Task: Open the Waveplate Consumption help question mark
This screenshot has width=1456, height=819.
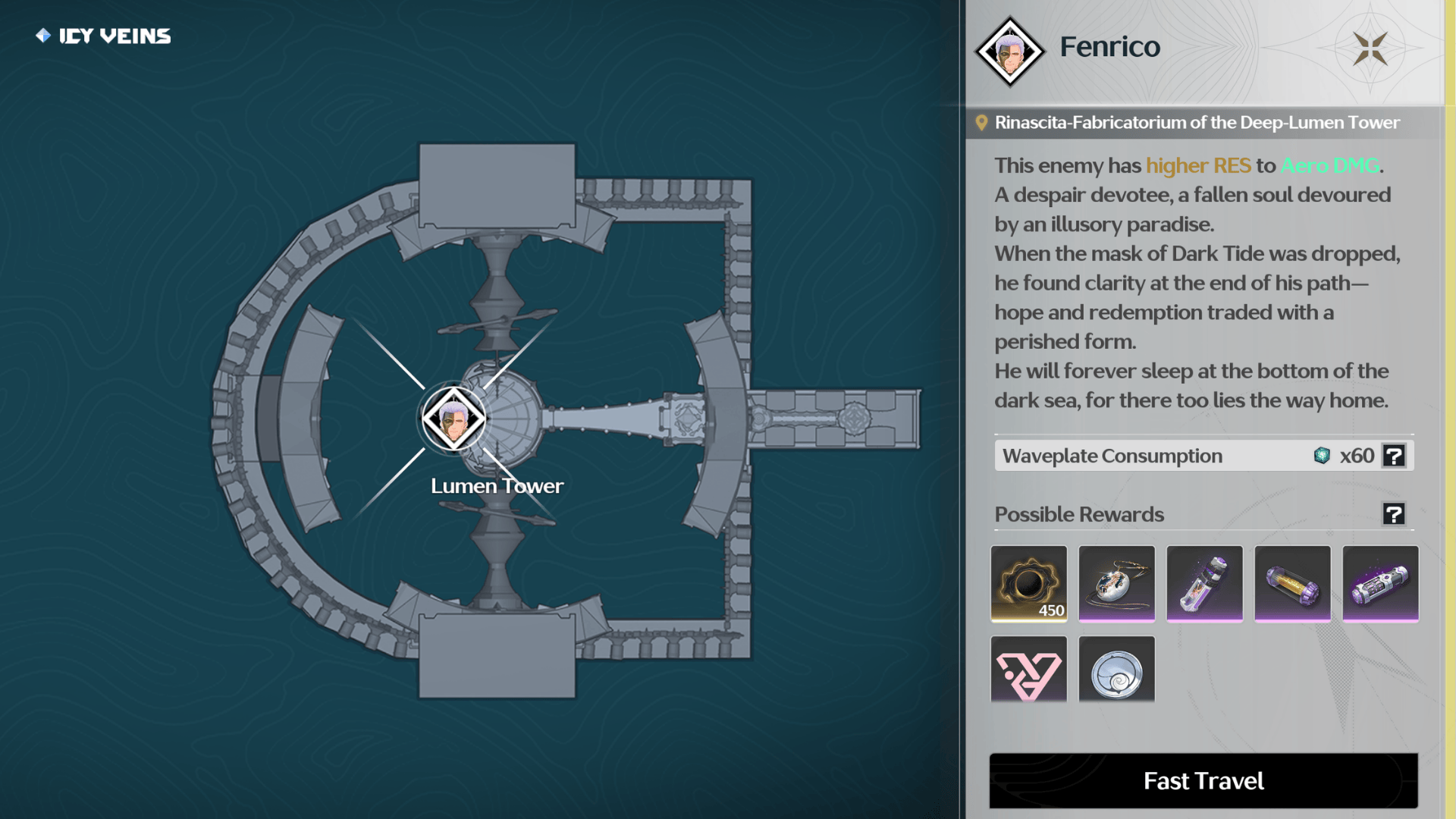Action: tap(1394, 456)
